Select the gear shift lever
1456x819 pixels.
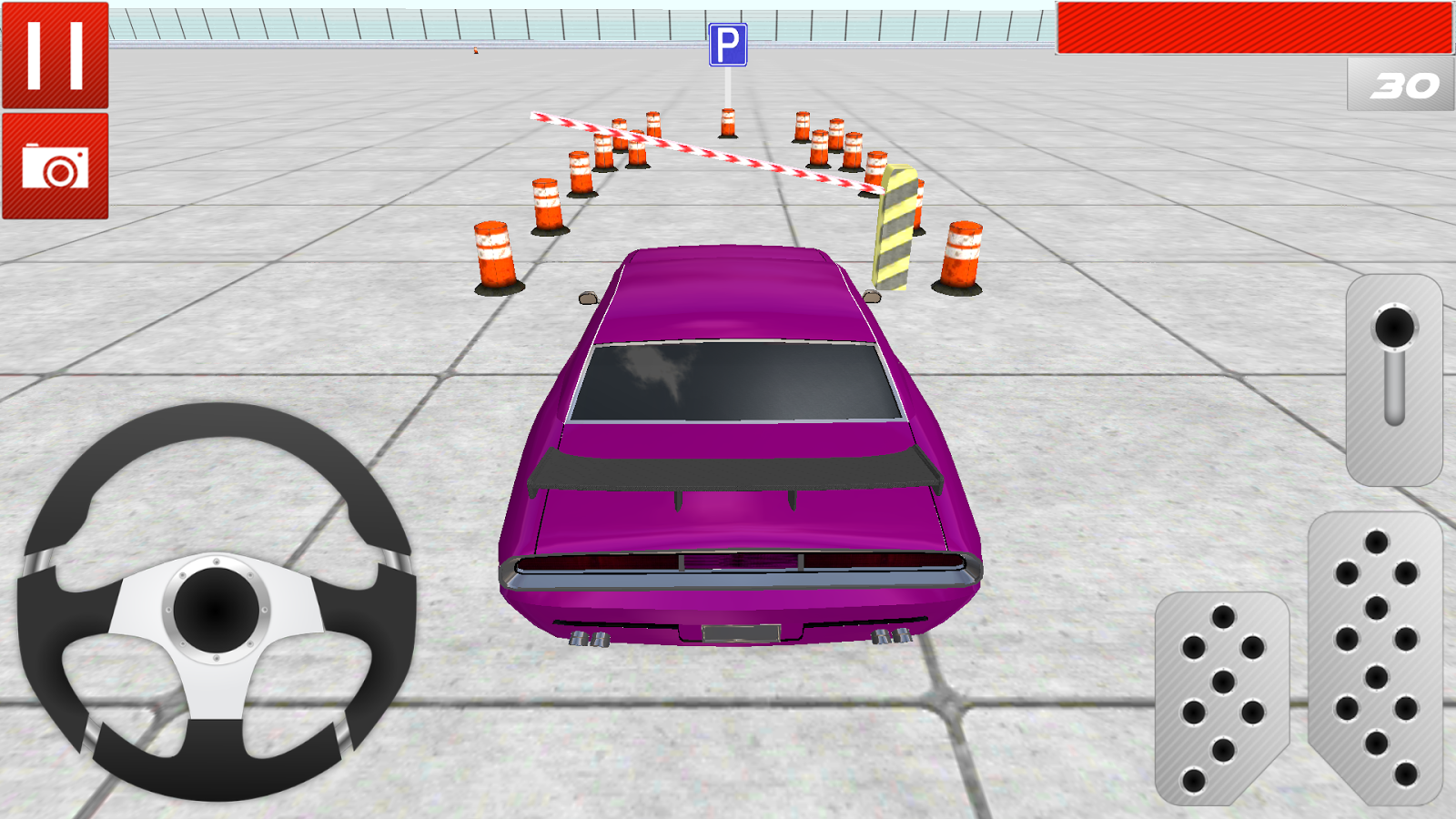coord(1392,382)
